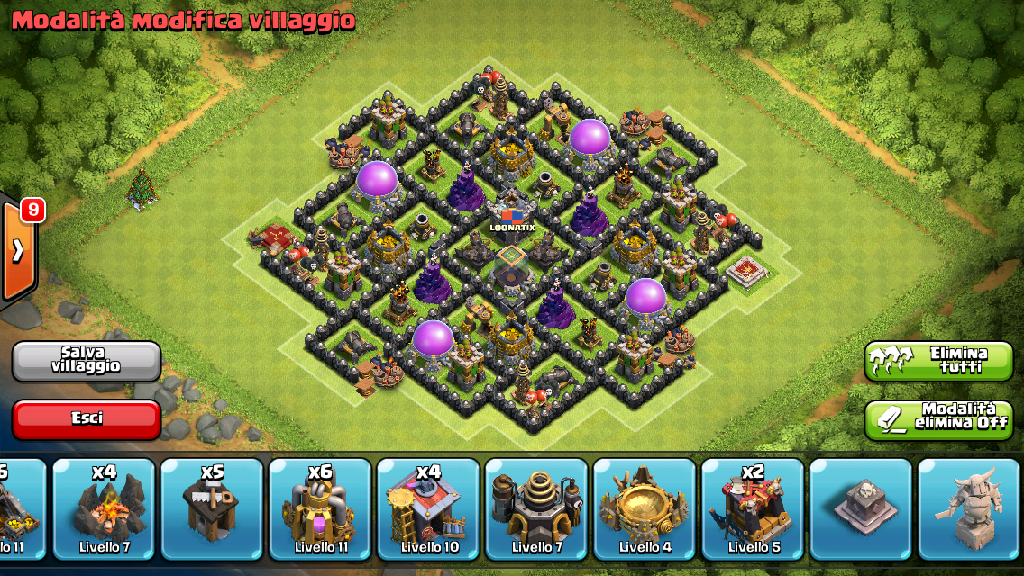Exit edit mode with the Esci button
This screenshot has height=576, width=1024.
(86, 419)
